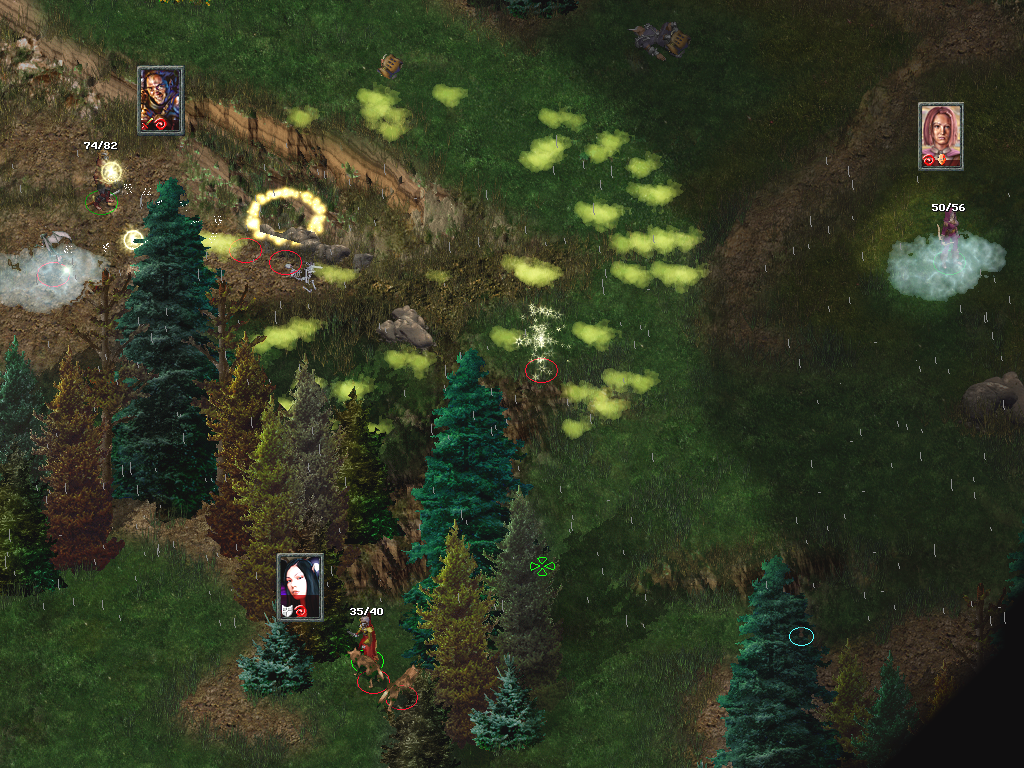Viewport: 1024px width, 768px height.
Task: Select the pink-haired woman's portrait
Action: tap(940, 135)
